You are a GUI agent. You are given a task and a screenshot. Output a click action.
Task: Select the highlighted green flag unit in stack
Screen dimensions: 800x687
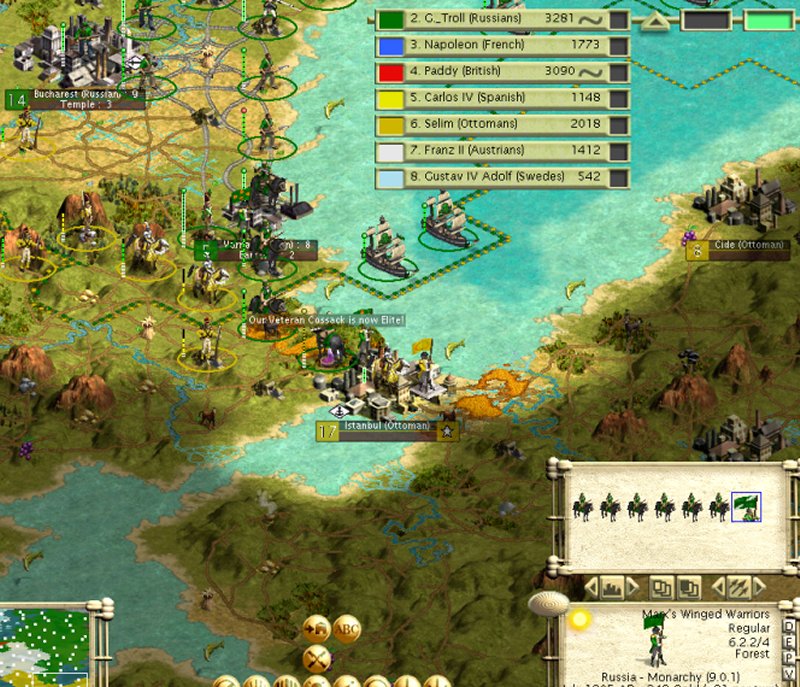(x=746, y=507)
